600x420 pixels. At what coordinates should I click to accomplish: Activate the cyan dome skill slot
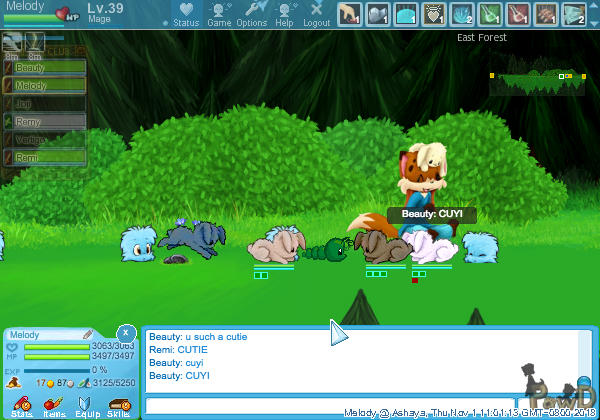point(406,13)
